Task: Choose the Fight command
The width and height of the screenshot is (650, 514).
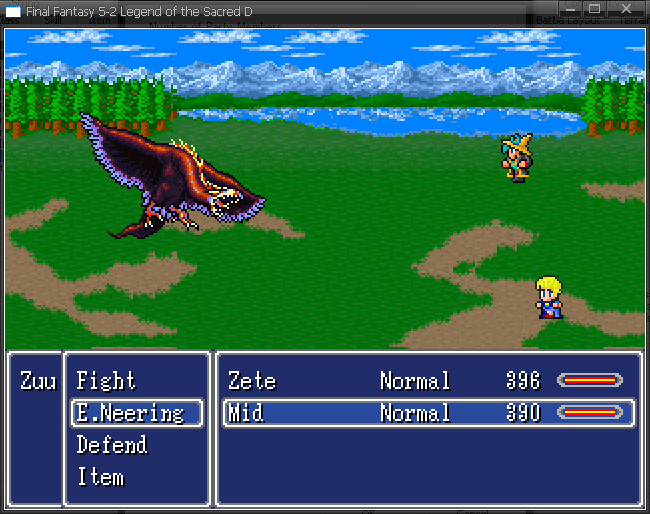Action: coord(106,381)
